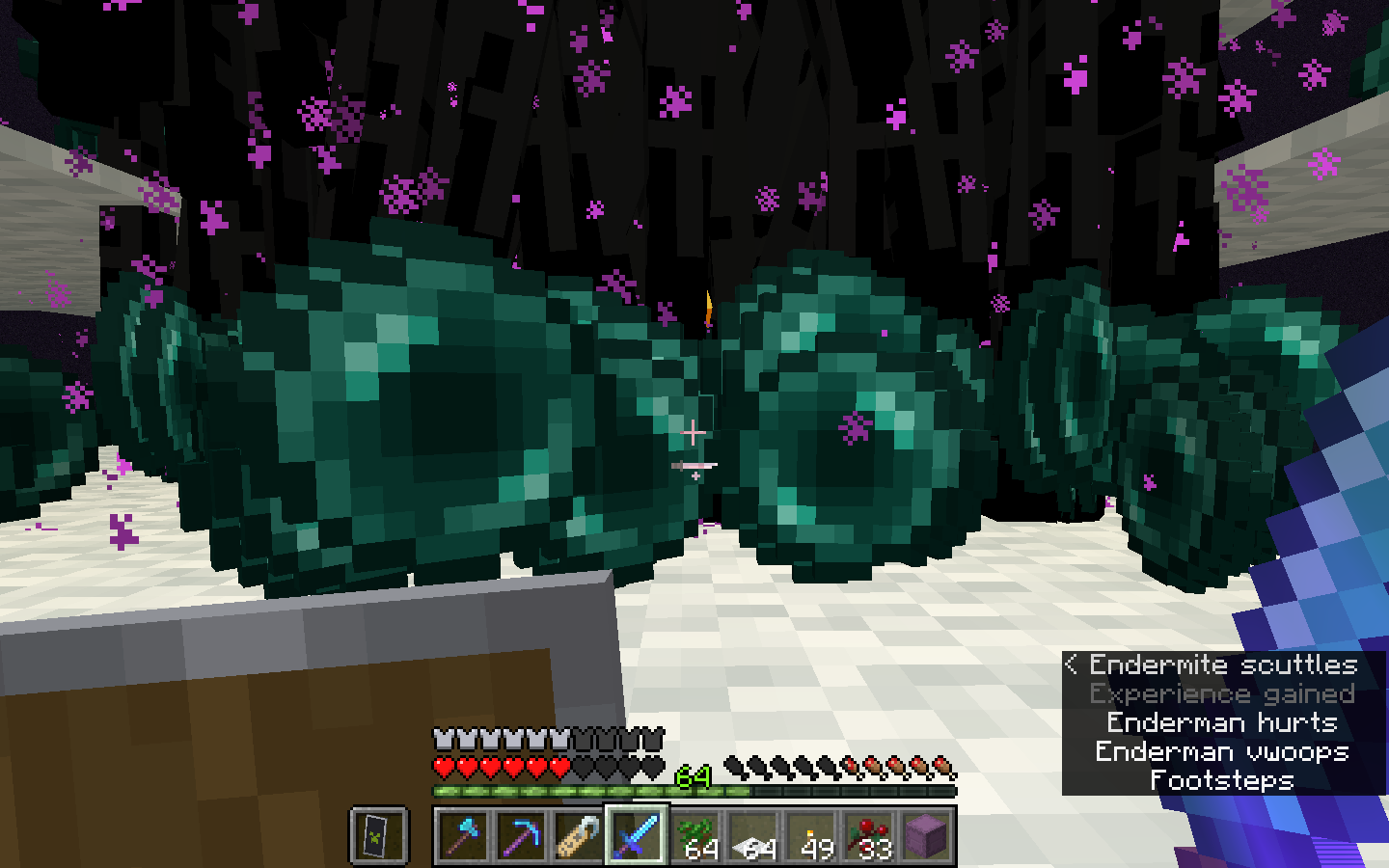Select the diamond pickaxe hotbar slot
The width and height of the screenshot is (1389, 868).
click(521, 835)
